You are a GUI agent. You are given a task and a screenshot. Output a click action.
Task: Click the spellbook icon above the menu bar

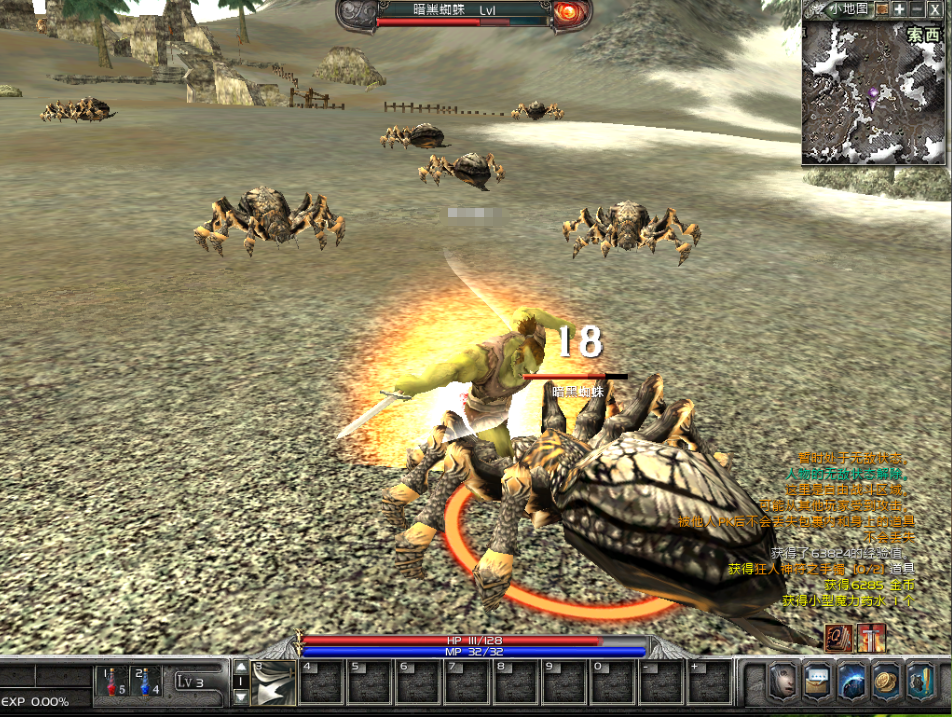pyautogui.click(x=838, y=638)
